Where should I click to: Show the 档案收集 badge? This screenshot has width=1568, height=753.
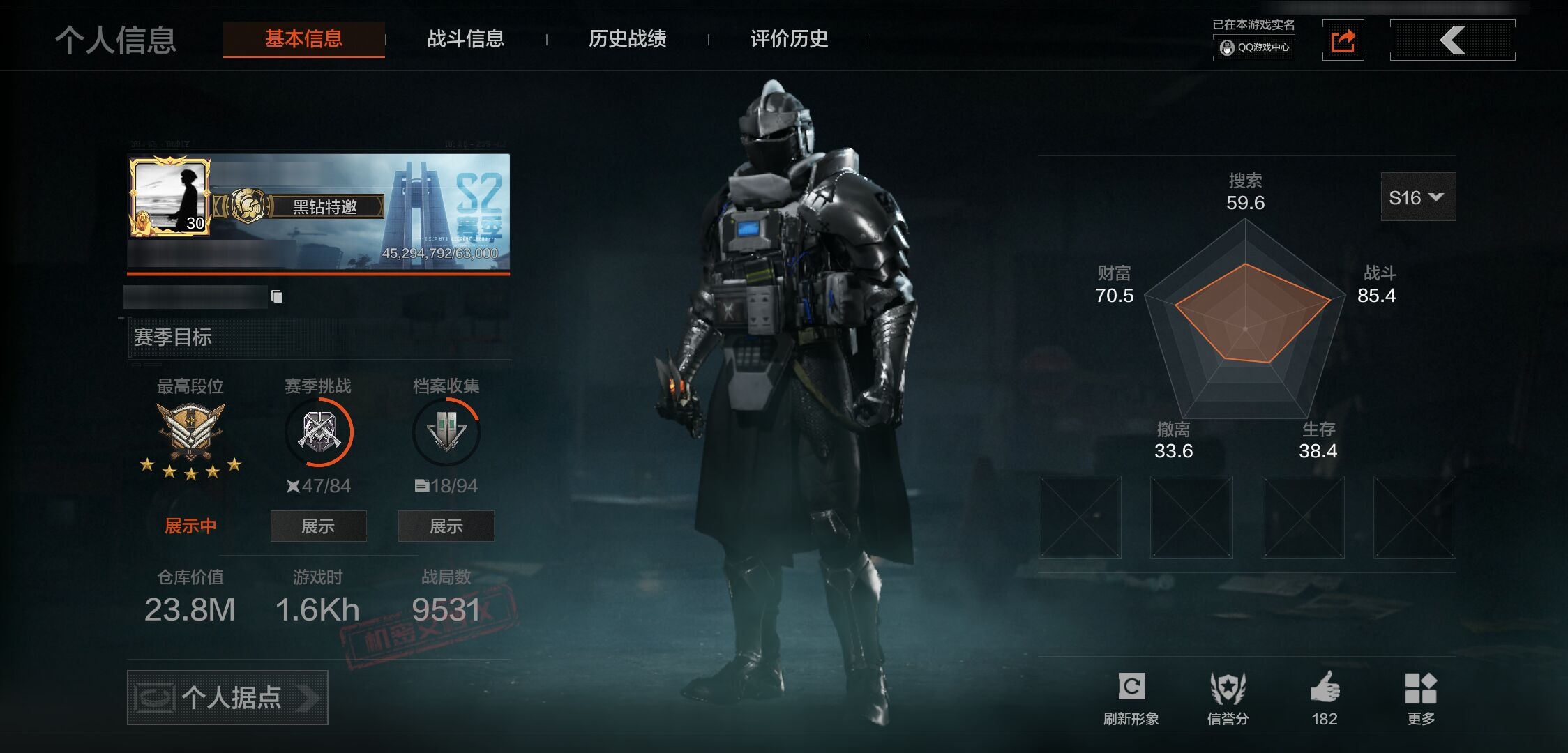(446, 526)
